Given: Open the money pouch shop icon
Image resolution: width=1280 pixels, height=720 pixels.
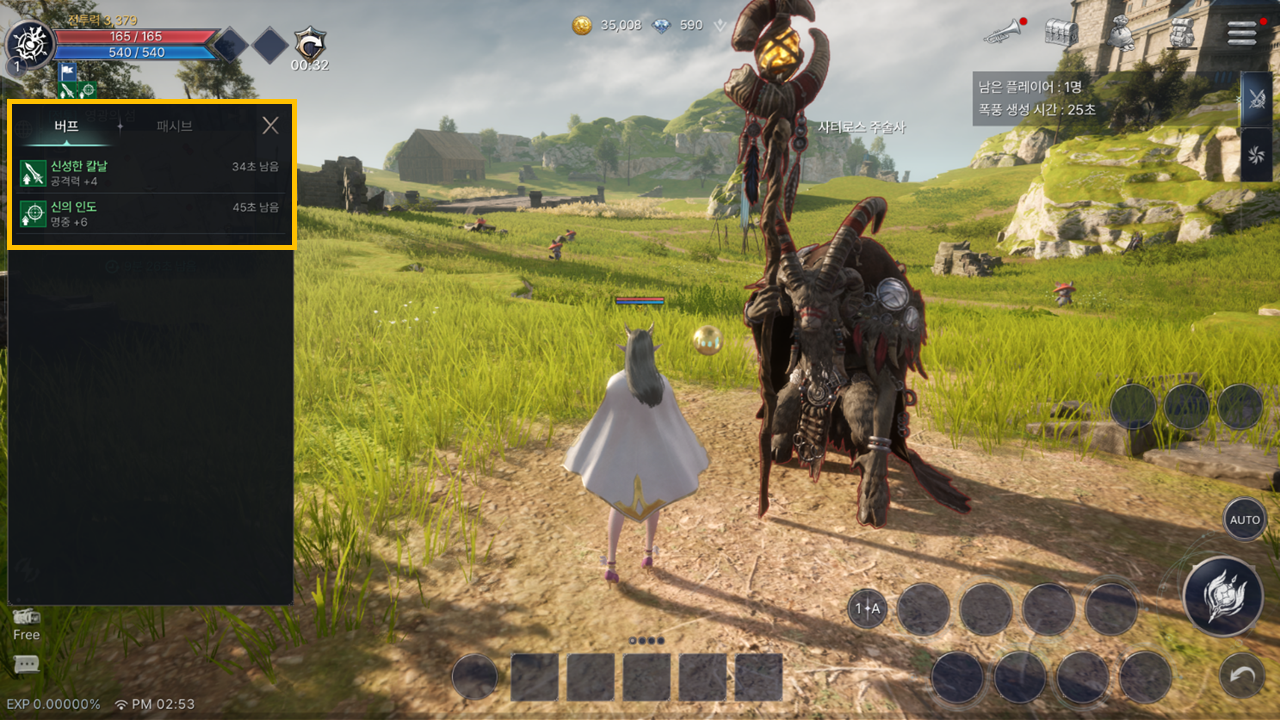Looking at the screenshot, I should click(1122, 32).
